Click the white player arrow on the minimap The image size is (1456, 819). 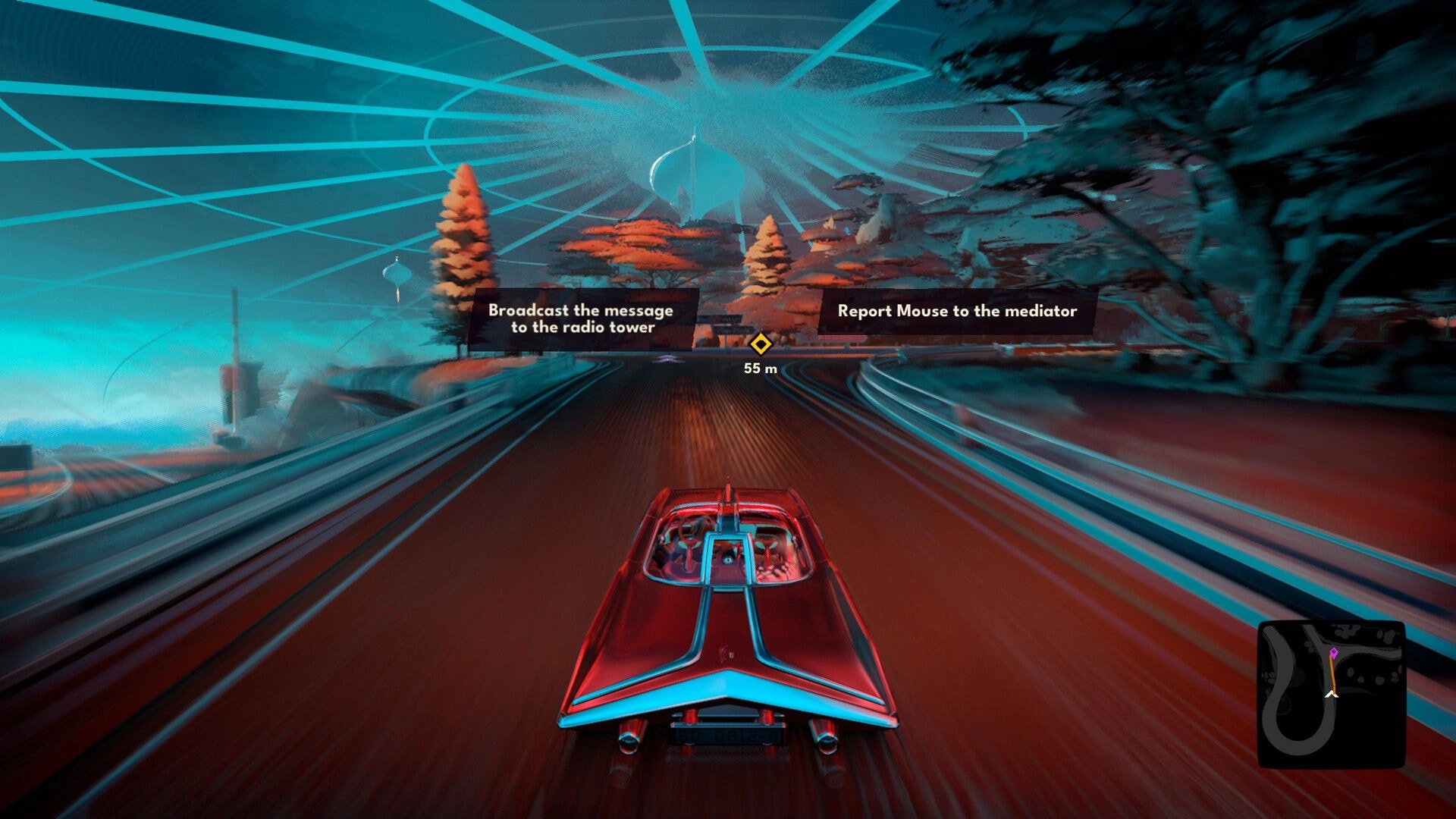pos(1332,694)
